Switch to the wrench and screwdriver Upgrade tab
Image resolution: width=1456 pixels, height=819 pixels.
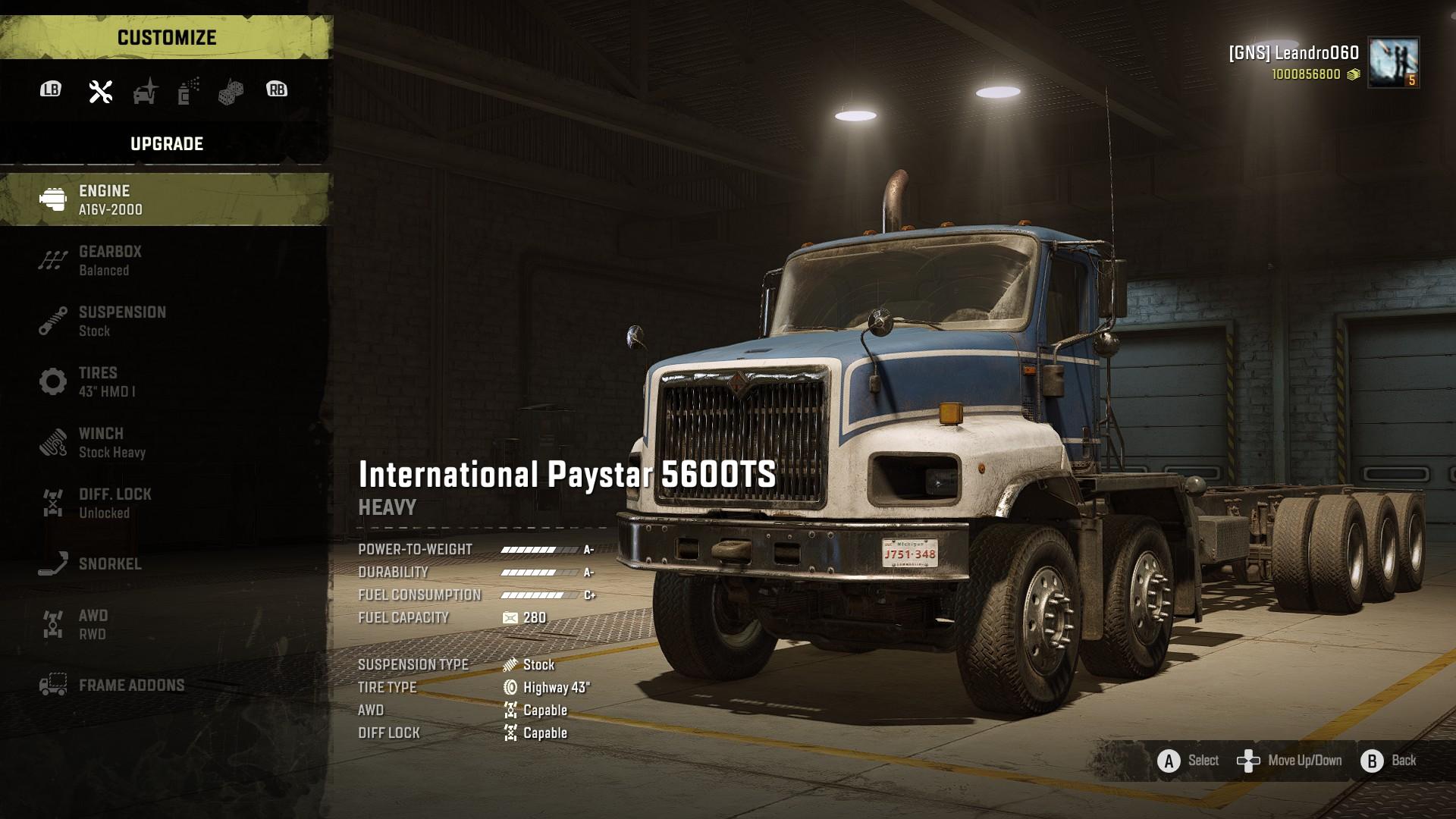(x=101, y=91)
